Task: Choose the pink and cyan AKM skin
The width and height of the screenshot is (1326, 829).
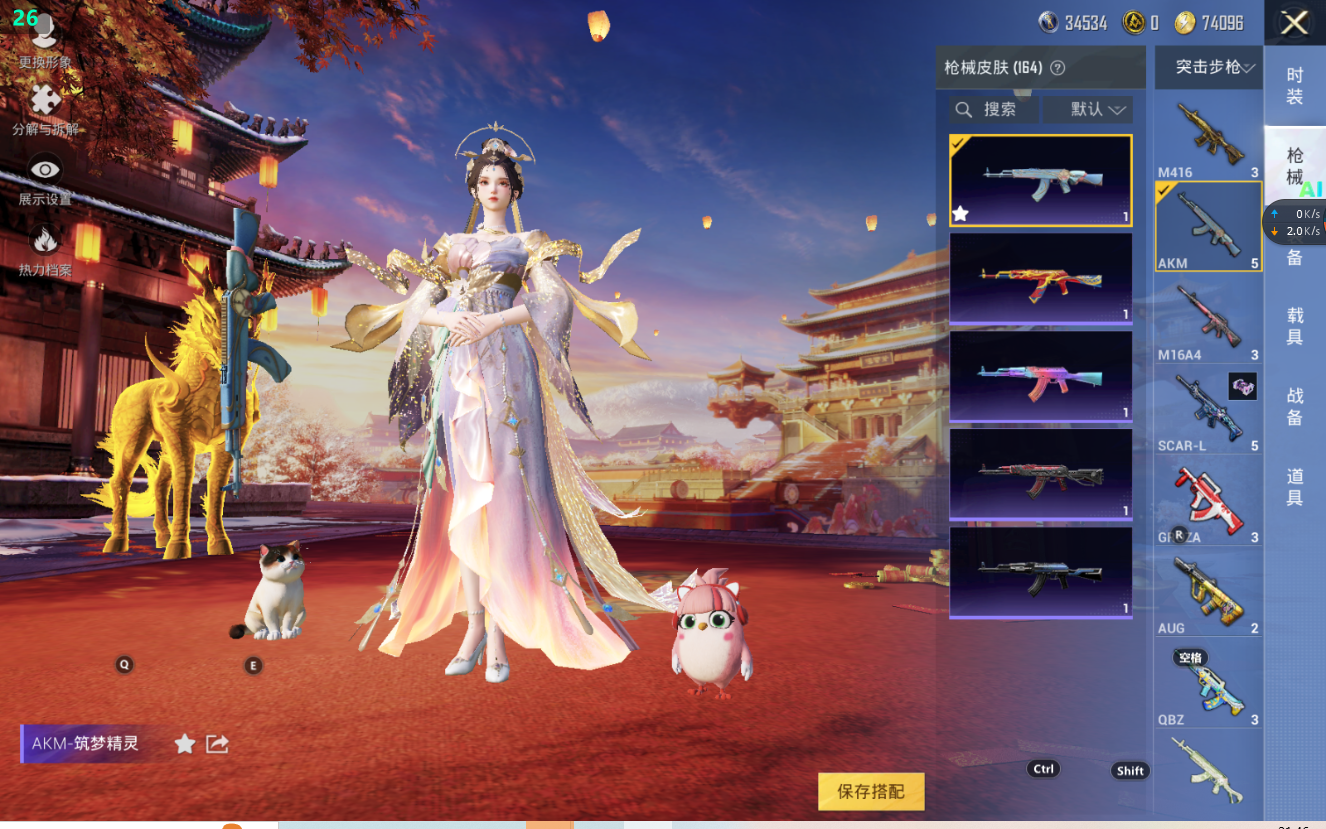Action: tap(1040, 376)
